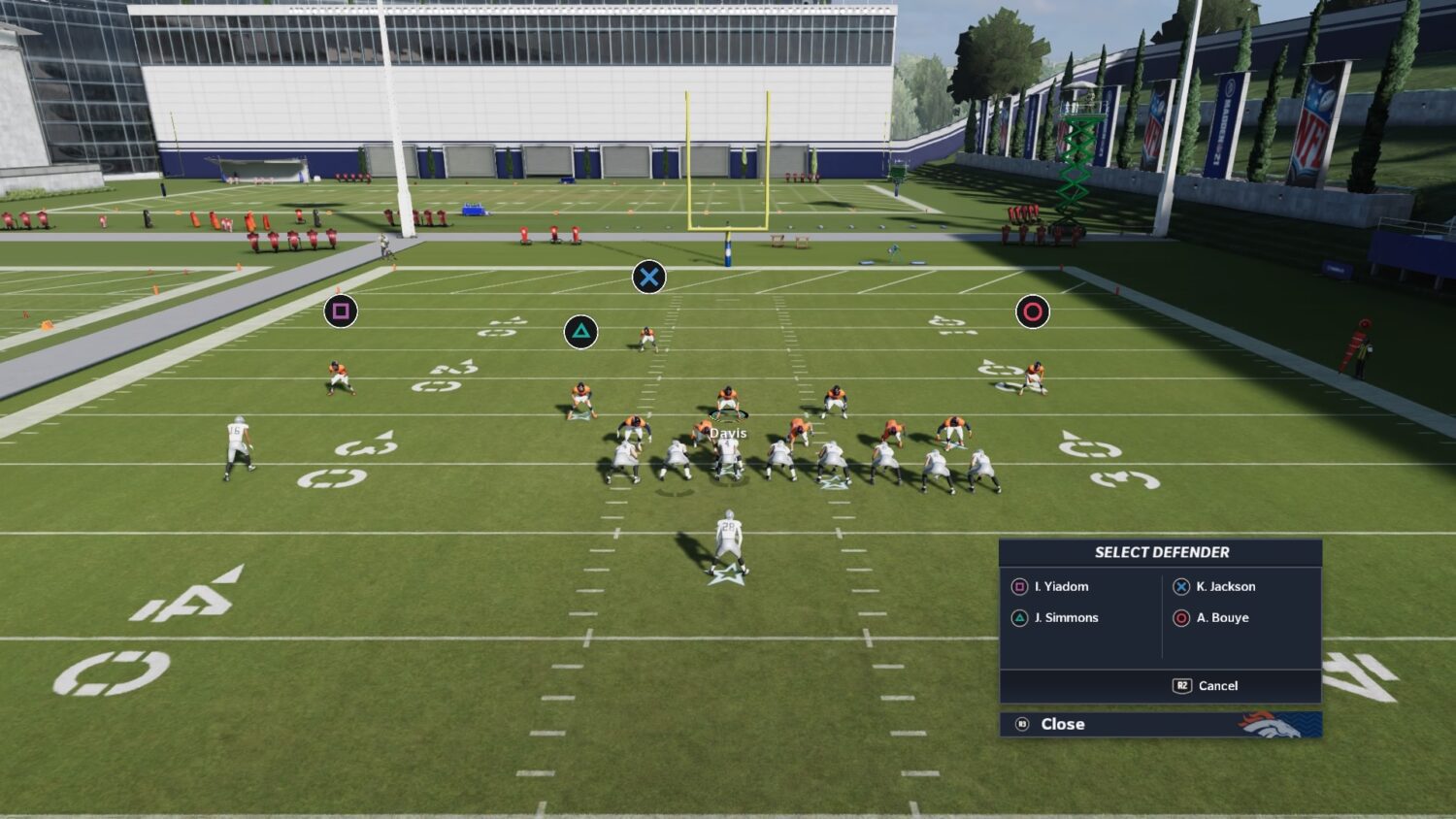Select defender J. Simmons

click(x=1068, y=617)
